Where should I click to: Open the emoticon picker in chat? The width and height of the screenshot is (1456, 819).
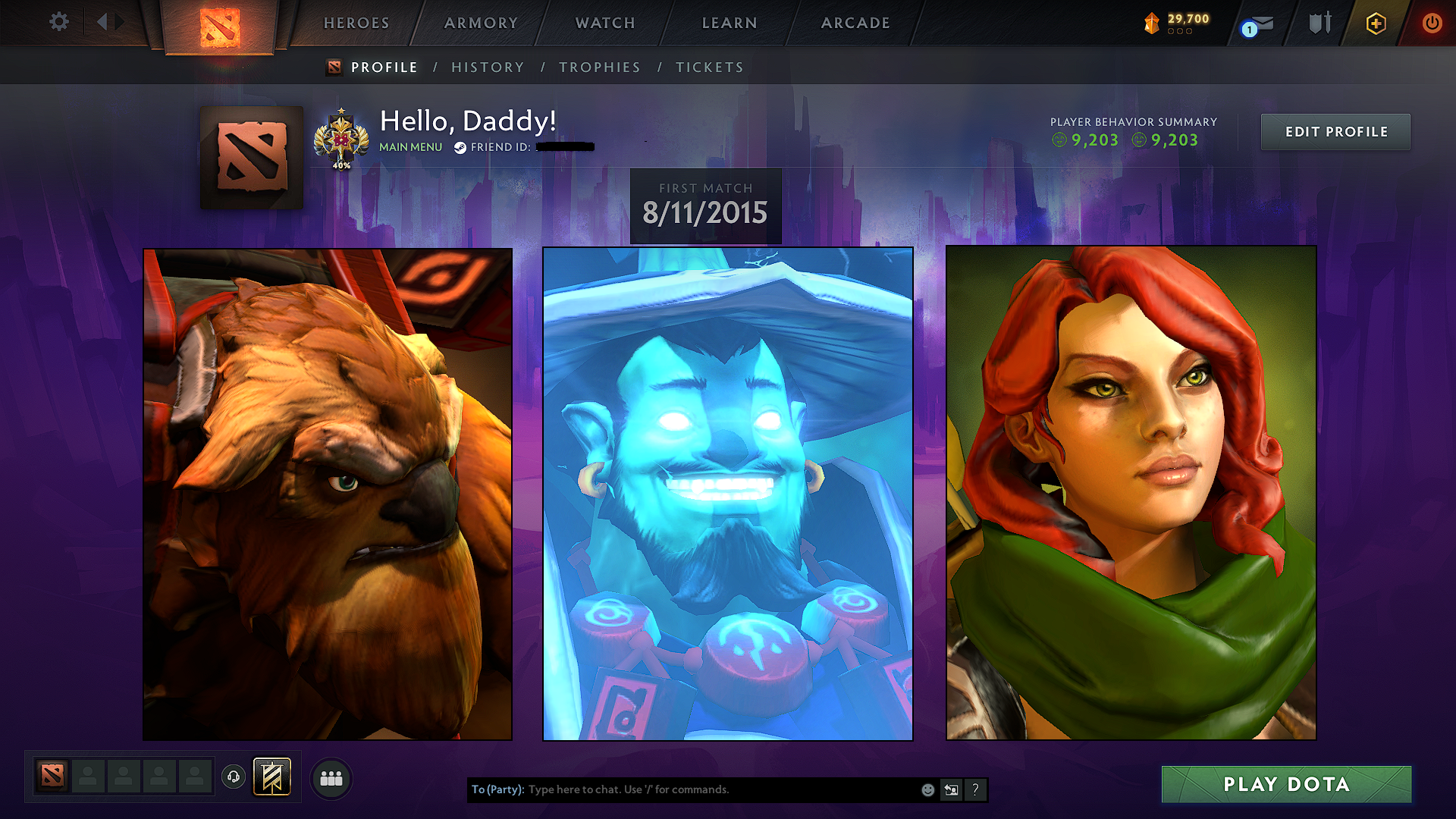tap(928, 789)
